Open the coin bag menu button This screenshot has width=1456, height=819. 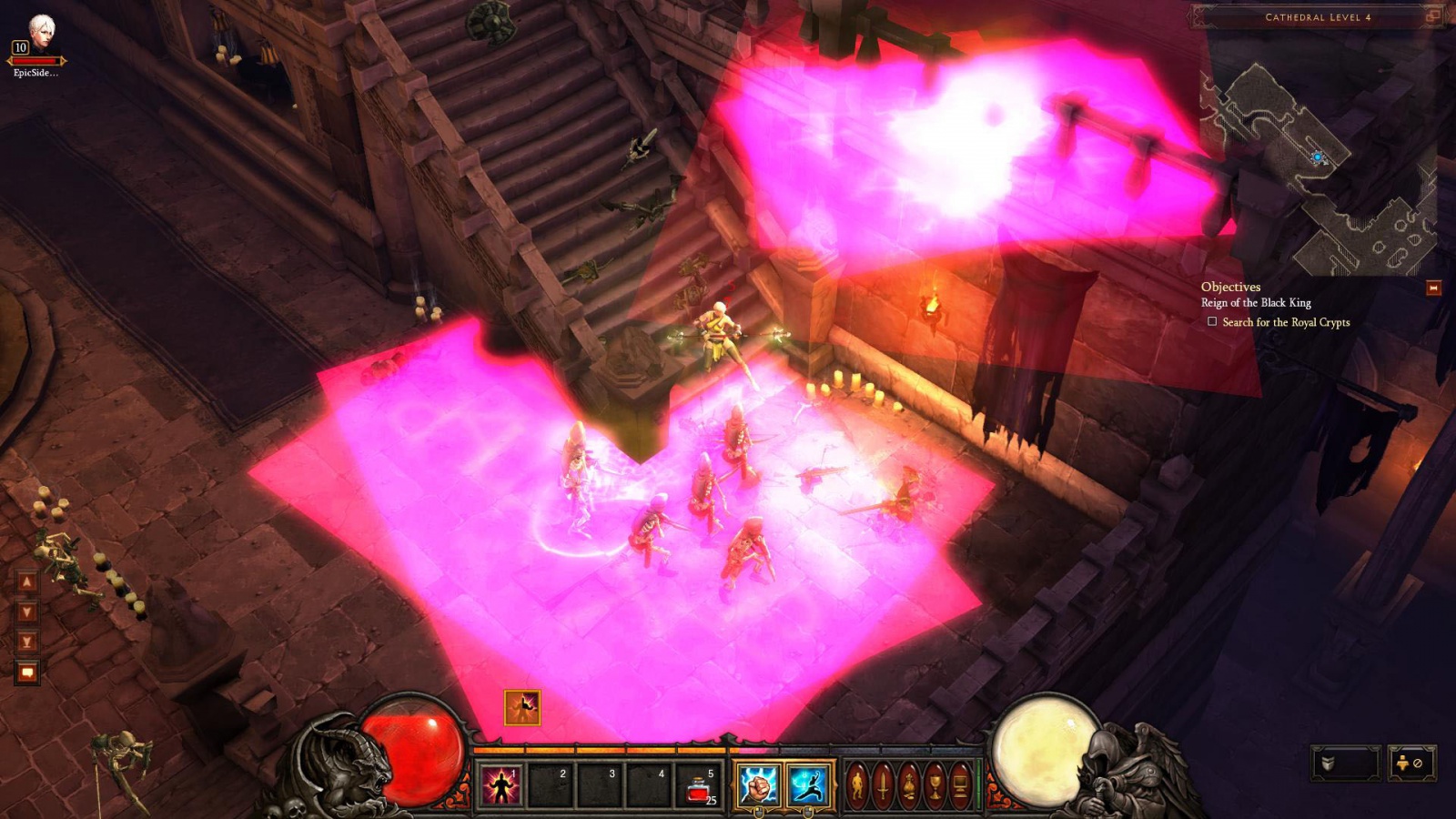[x=909, y=784]
